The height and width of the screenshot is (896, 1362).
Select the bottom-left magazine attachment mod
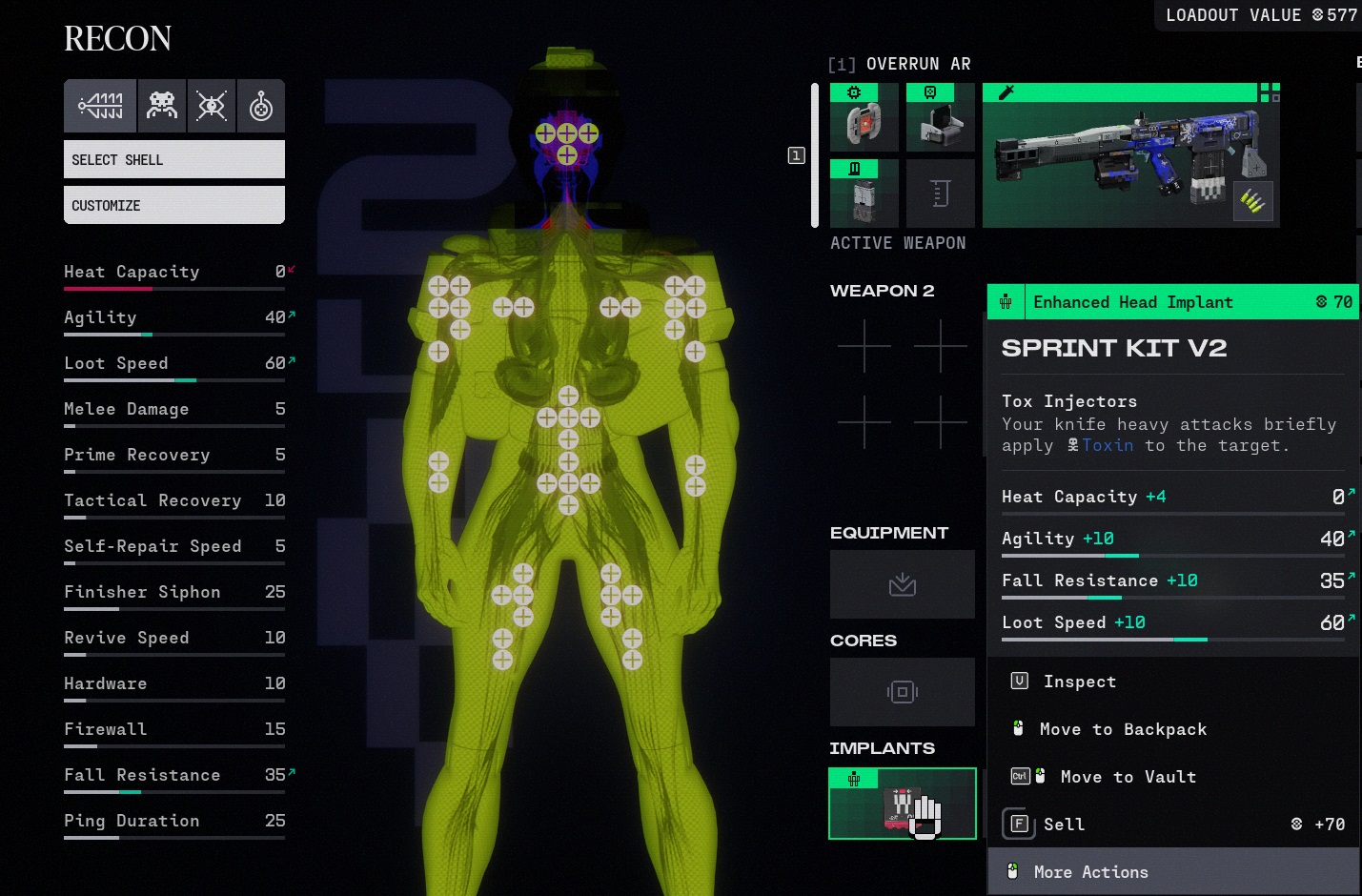click(864, 194)
